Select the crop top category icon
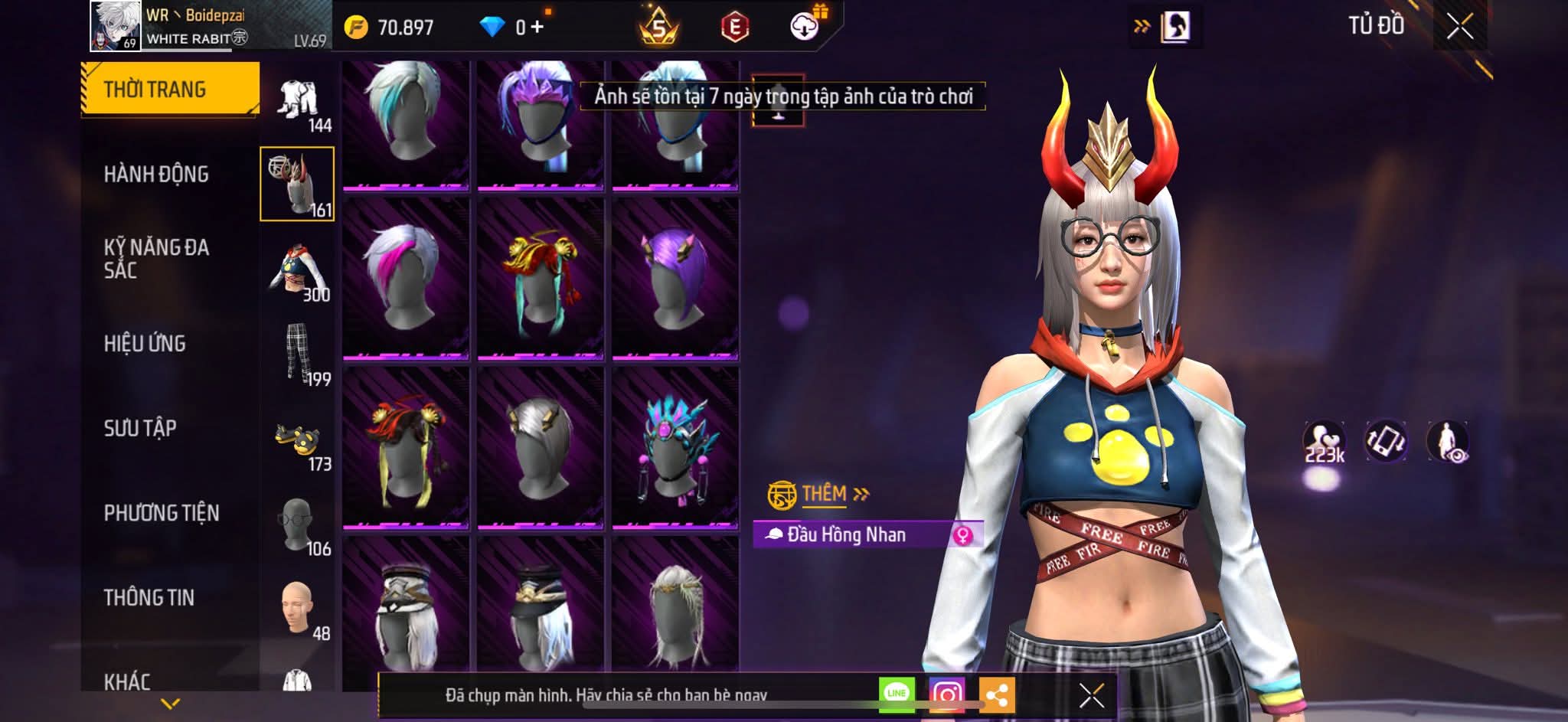1568x722 pixels. pyautogui.click(x=297, y=270)
